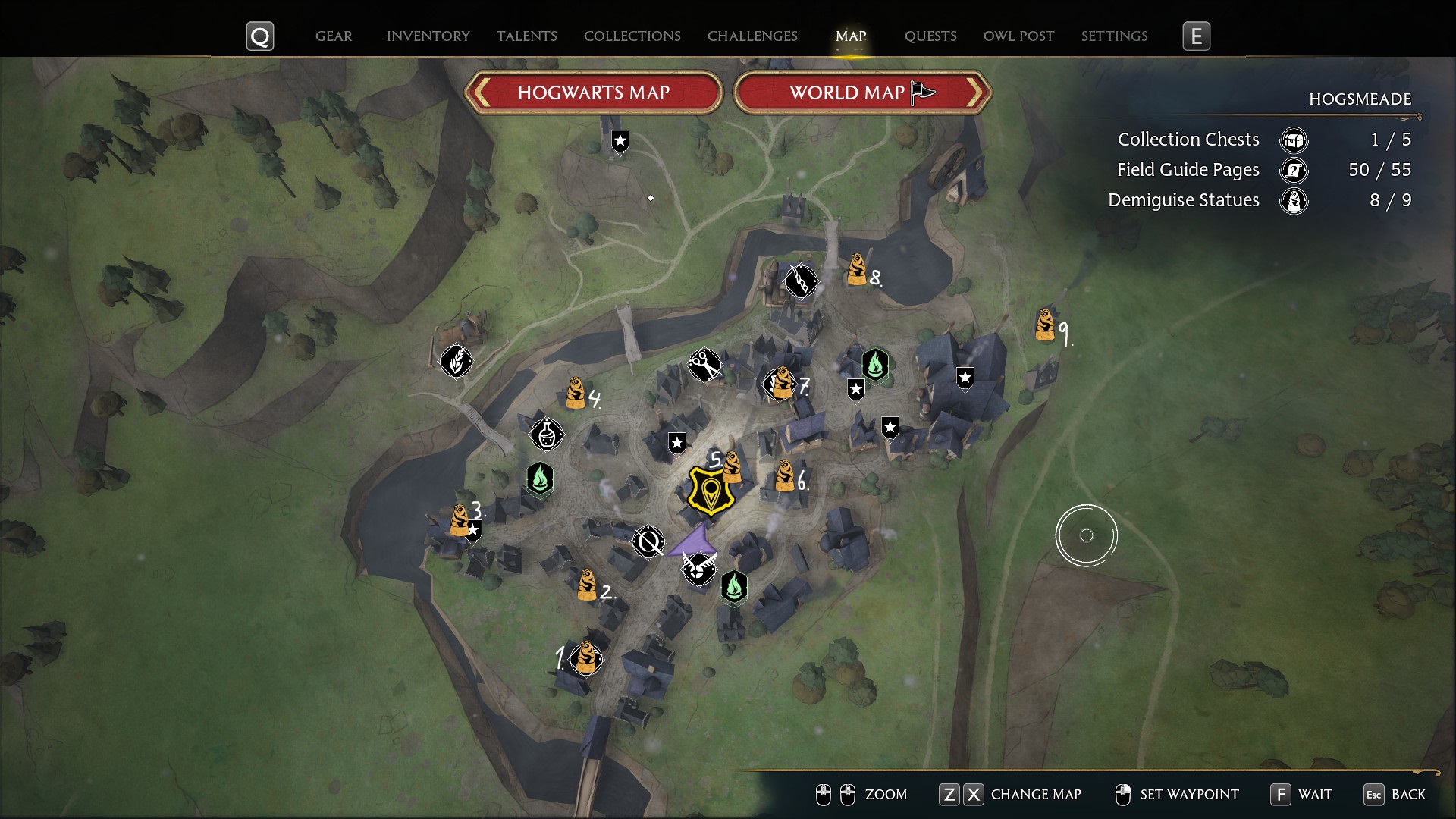This screenshot has width=1456, height=819.
Task: Open the Challenges tab
Action: [x=752, y=36]
